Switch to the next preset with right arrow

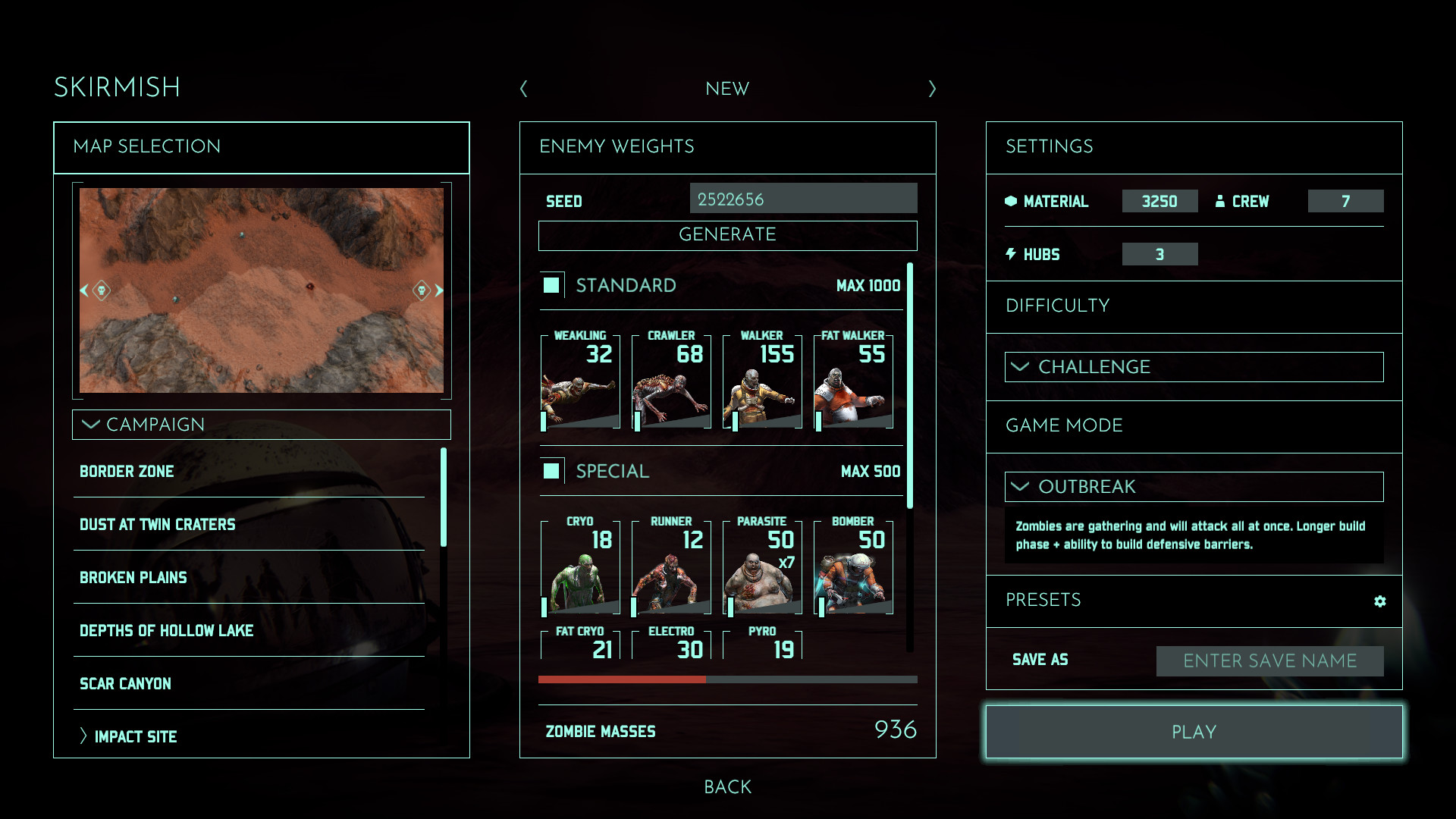(x=932, y=89)
